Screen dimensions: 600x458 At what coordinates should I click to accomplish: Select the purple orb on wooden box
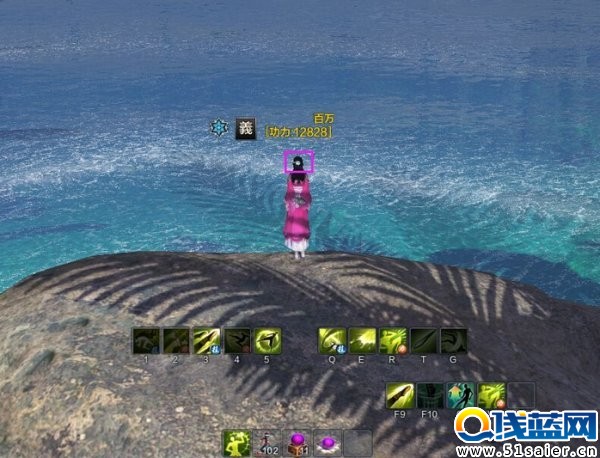(x=298, y=443)
